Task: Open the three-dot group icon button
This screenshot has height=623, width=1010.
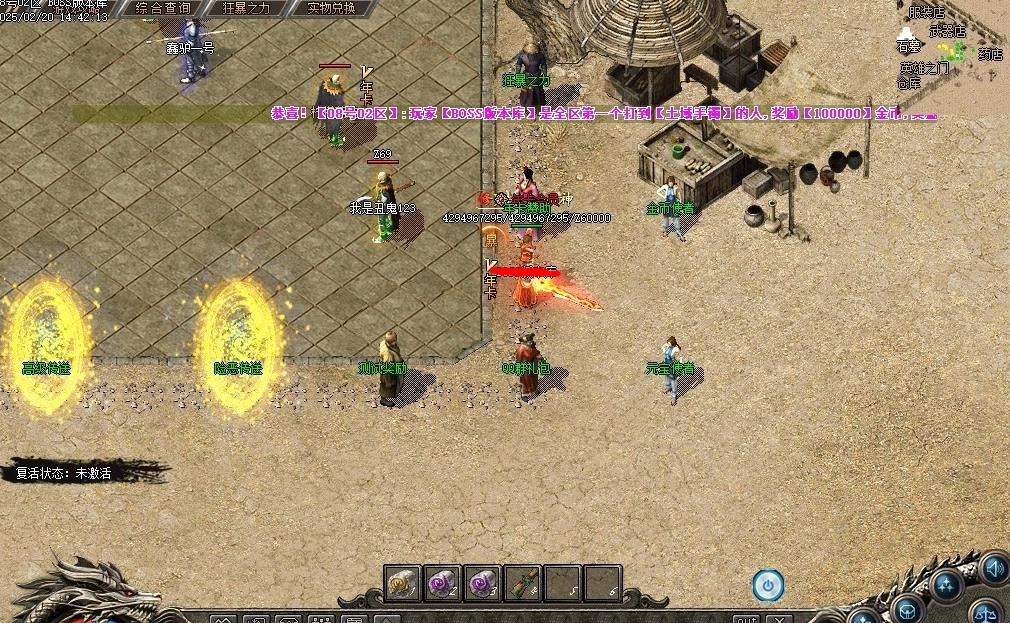Action: (945, 585)
